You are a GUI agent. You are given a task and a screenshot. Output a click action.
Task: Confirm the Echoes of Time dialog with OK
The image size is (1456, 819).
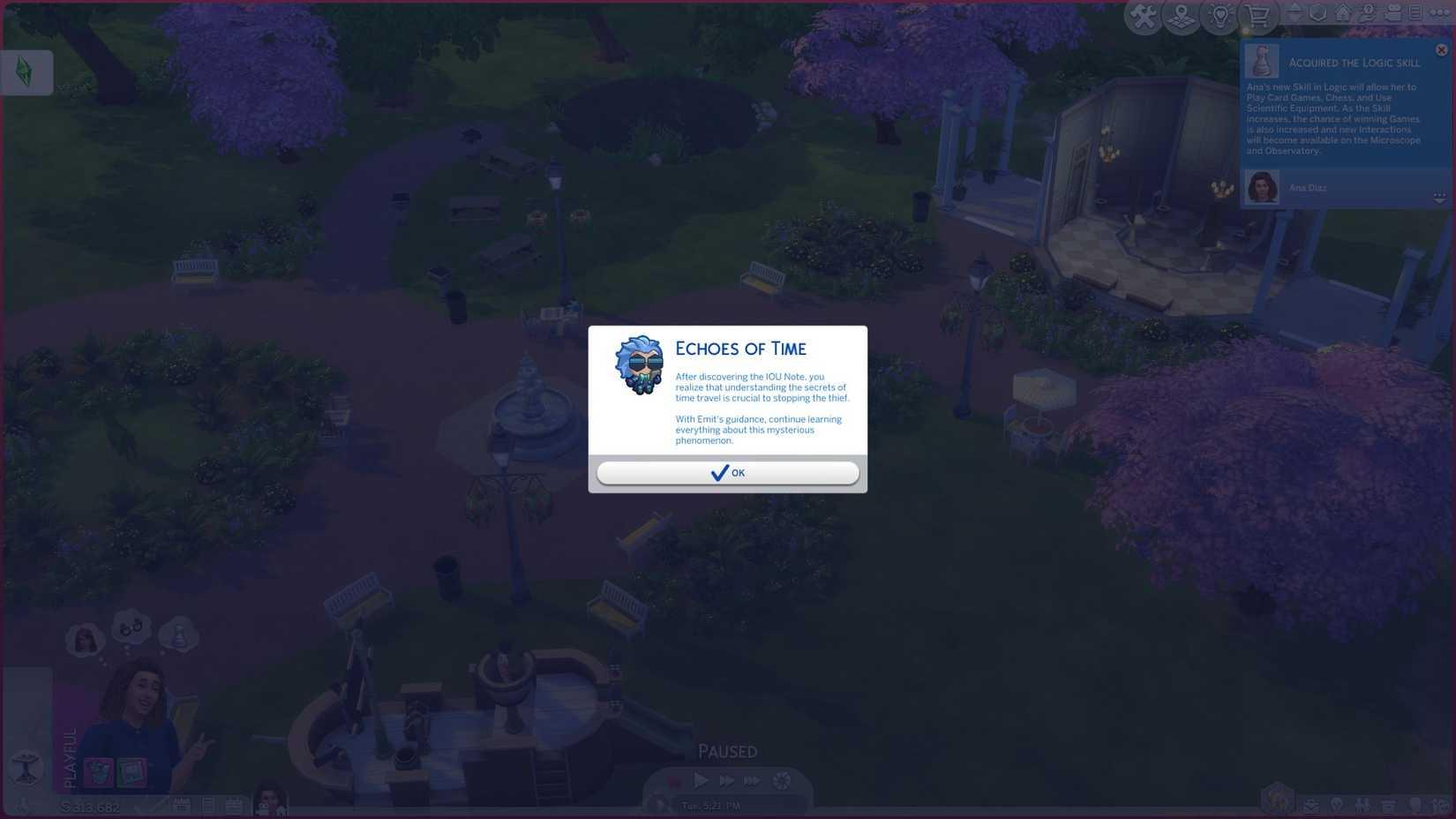pyautogui.click(x=728, y=473)
